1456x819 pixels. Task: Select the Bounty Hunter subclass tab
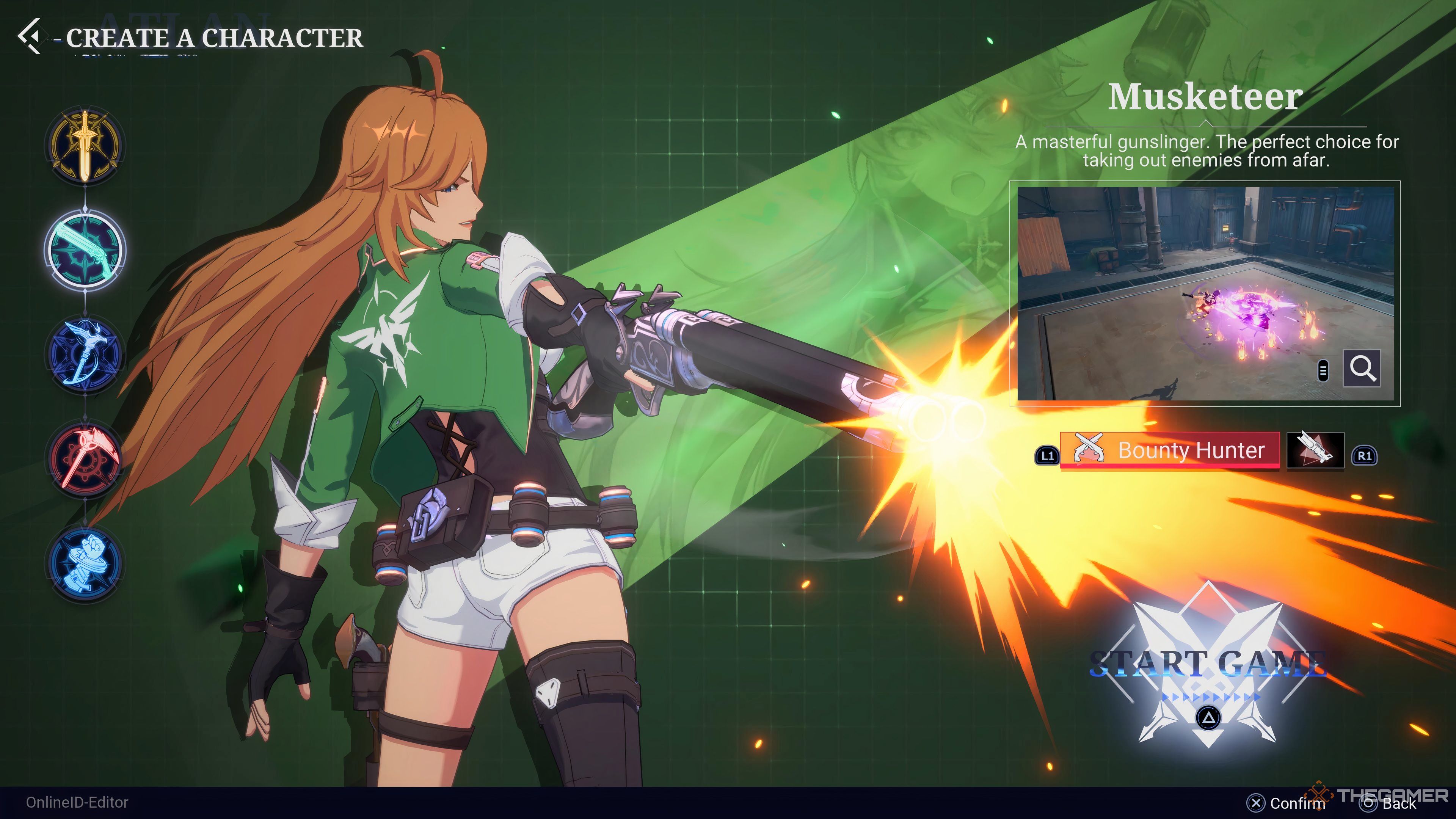click(1169, 450)
